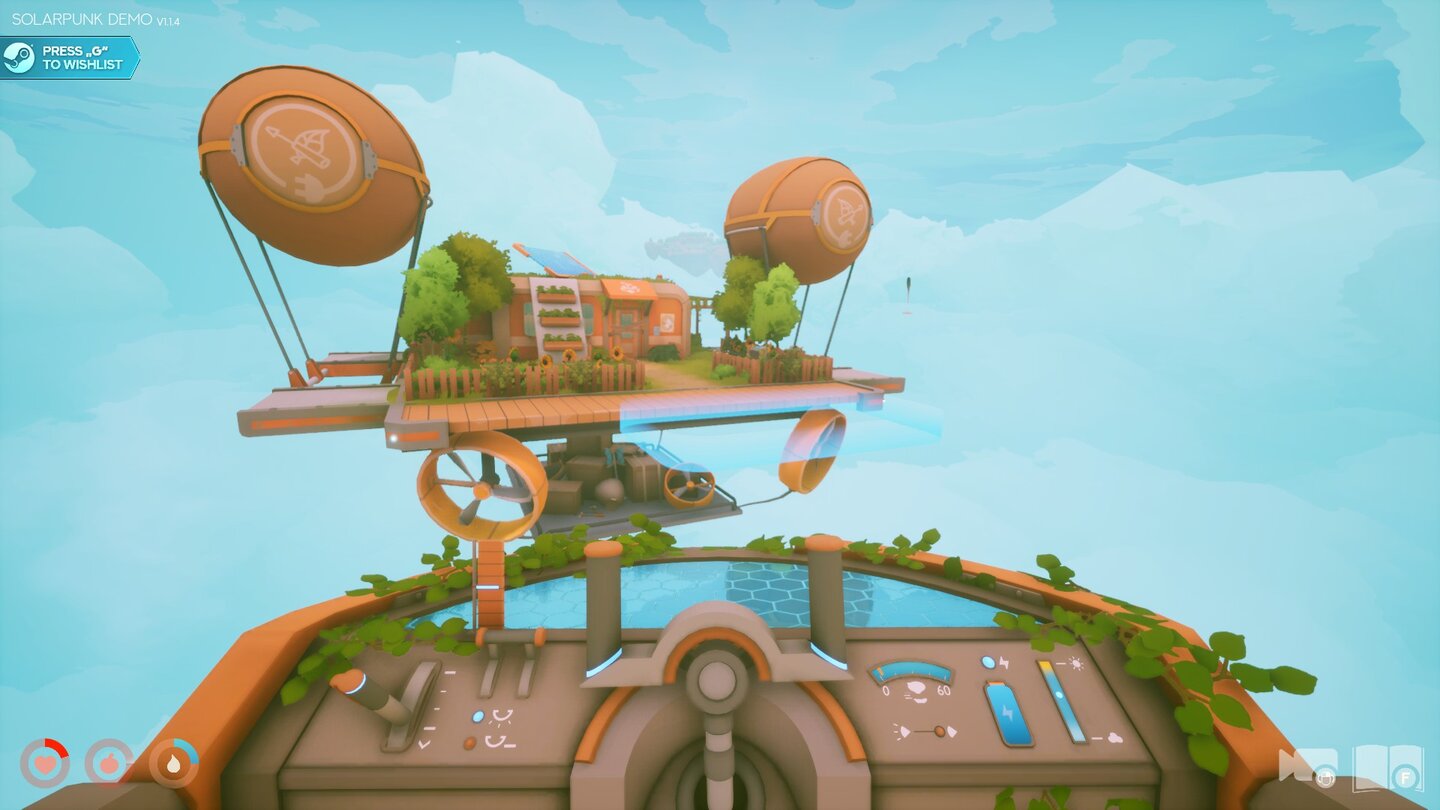Select the lightning bolt battery icon

click(x=1010, y=711)
